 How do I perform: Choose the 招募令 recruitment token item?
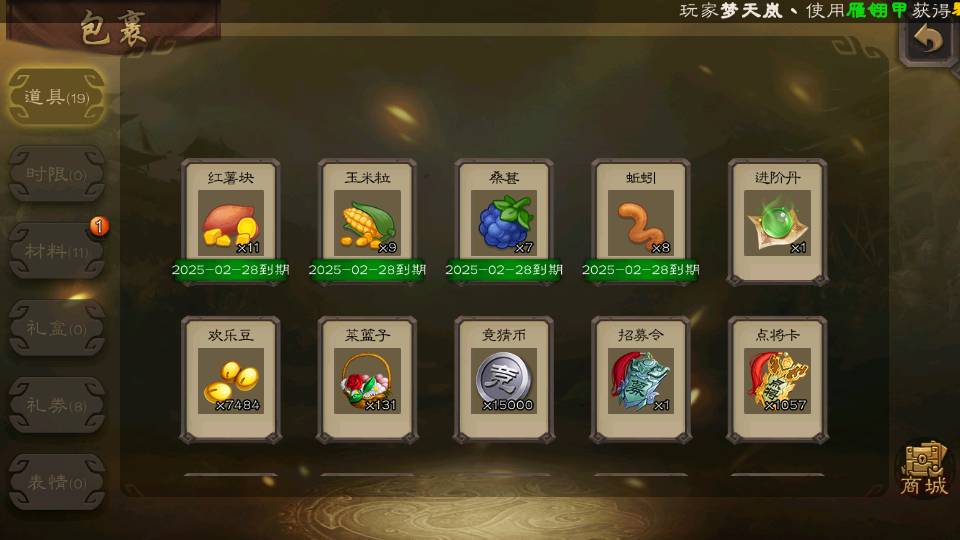(641, 380)
